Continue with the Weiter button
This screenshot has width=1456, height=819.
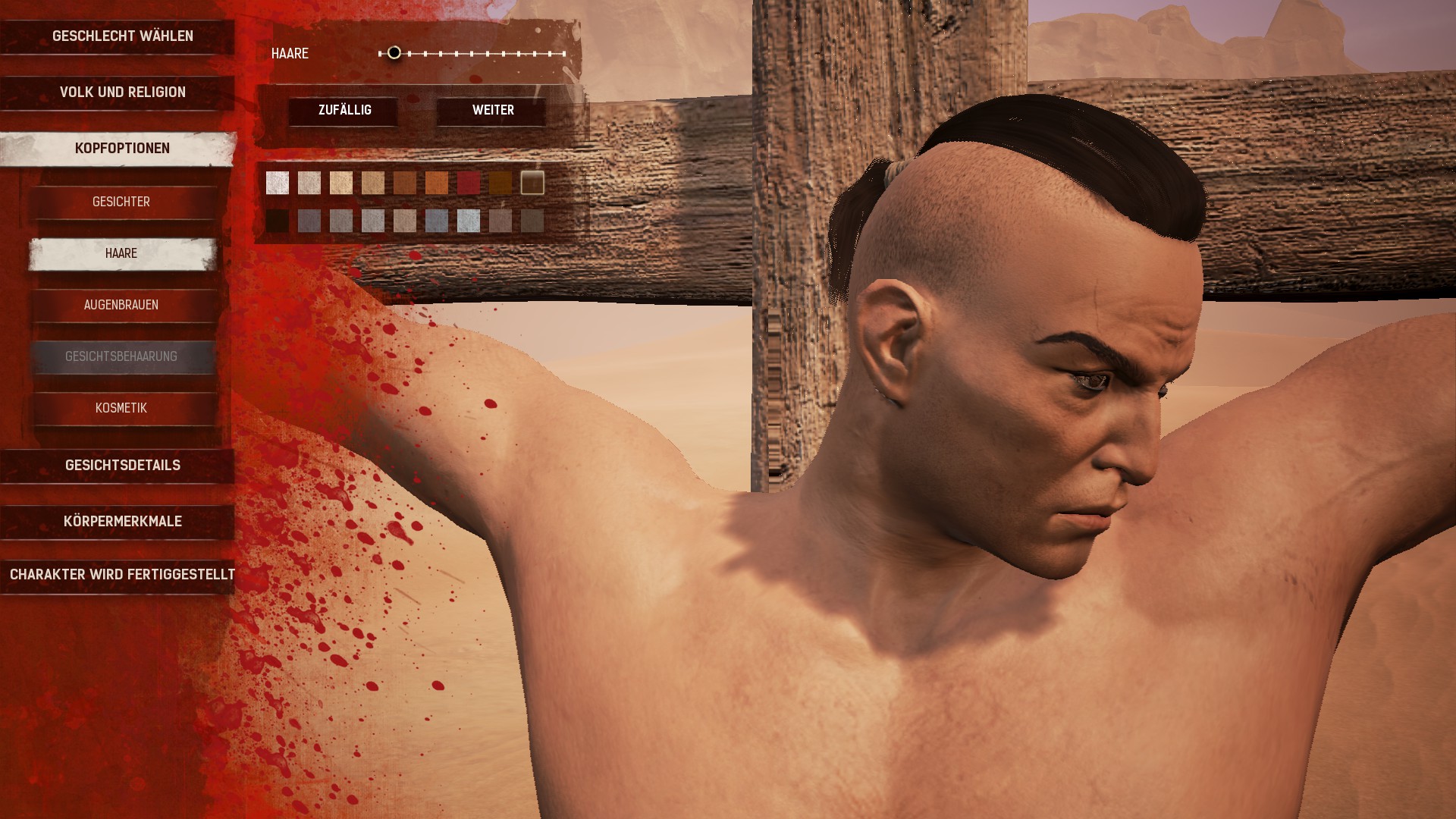(493, 111)
